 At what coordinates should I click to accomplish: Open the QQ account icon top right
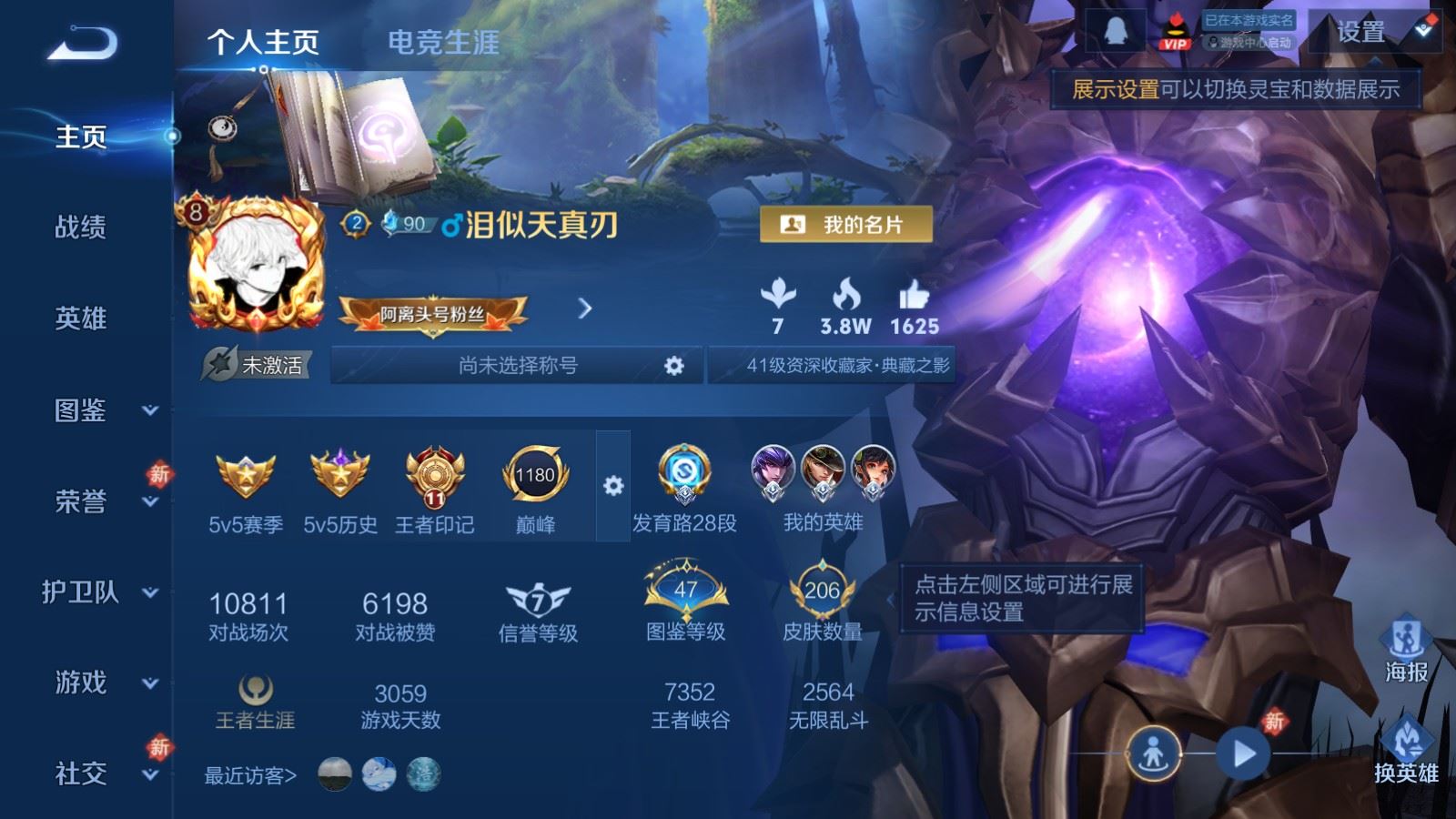1117,30
